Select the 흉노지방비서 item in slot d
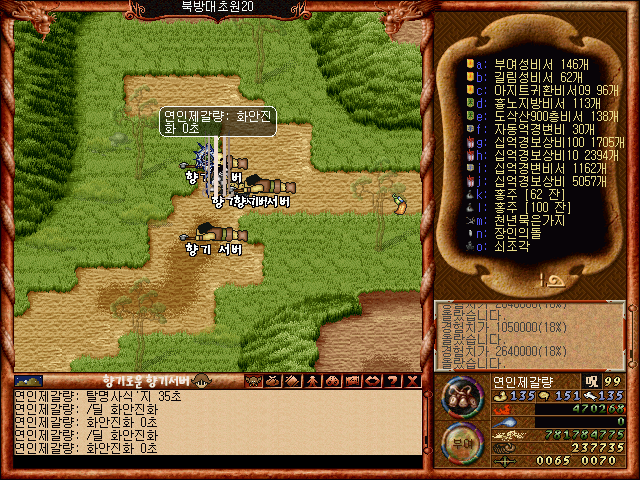 530,102
